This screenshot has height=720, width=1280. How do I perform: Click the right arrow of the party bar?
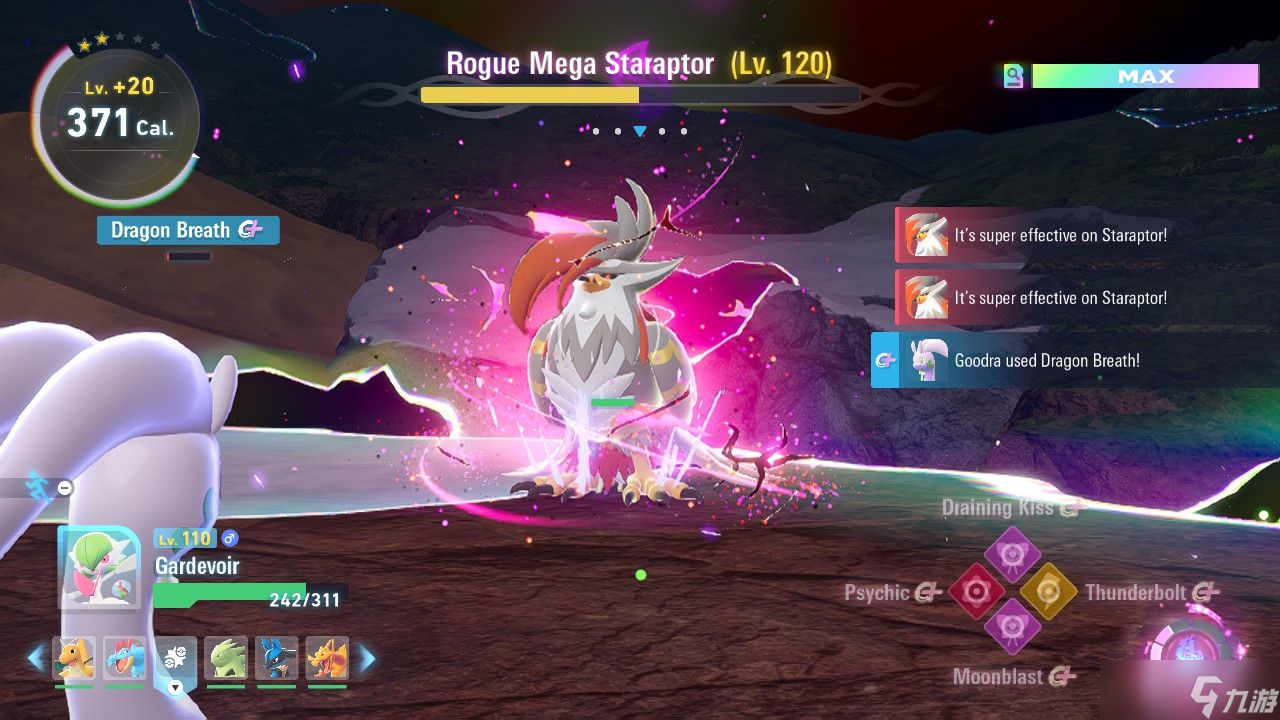pos(366,658)
